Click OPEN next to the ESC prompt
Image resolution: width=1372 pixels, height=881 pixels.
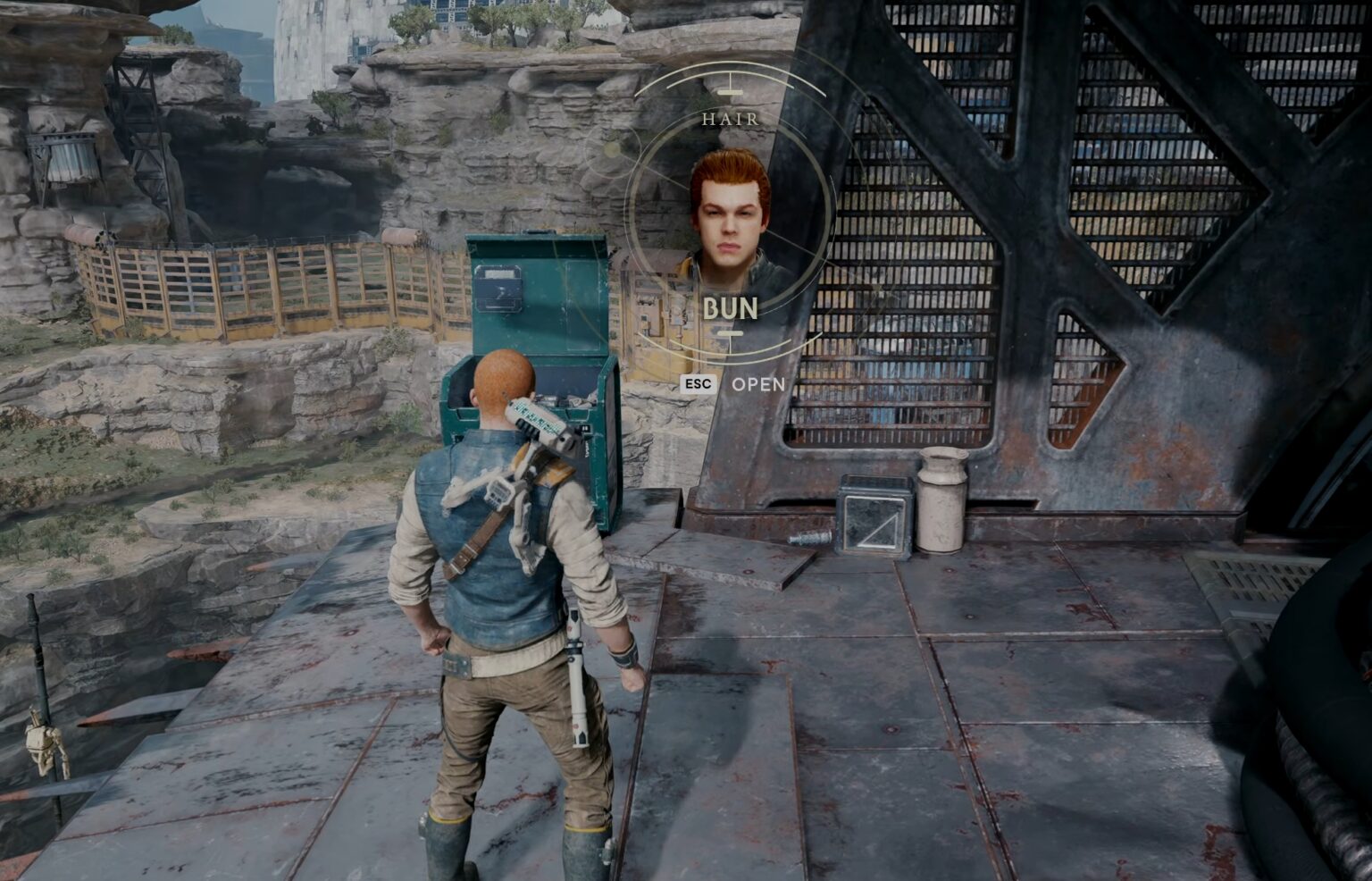[x=758, y=384]
